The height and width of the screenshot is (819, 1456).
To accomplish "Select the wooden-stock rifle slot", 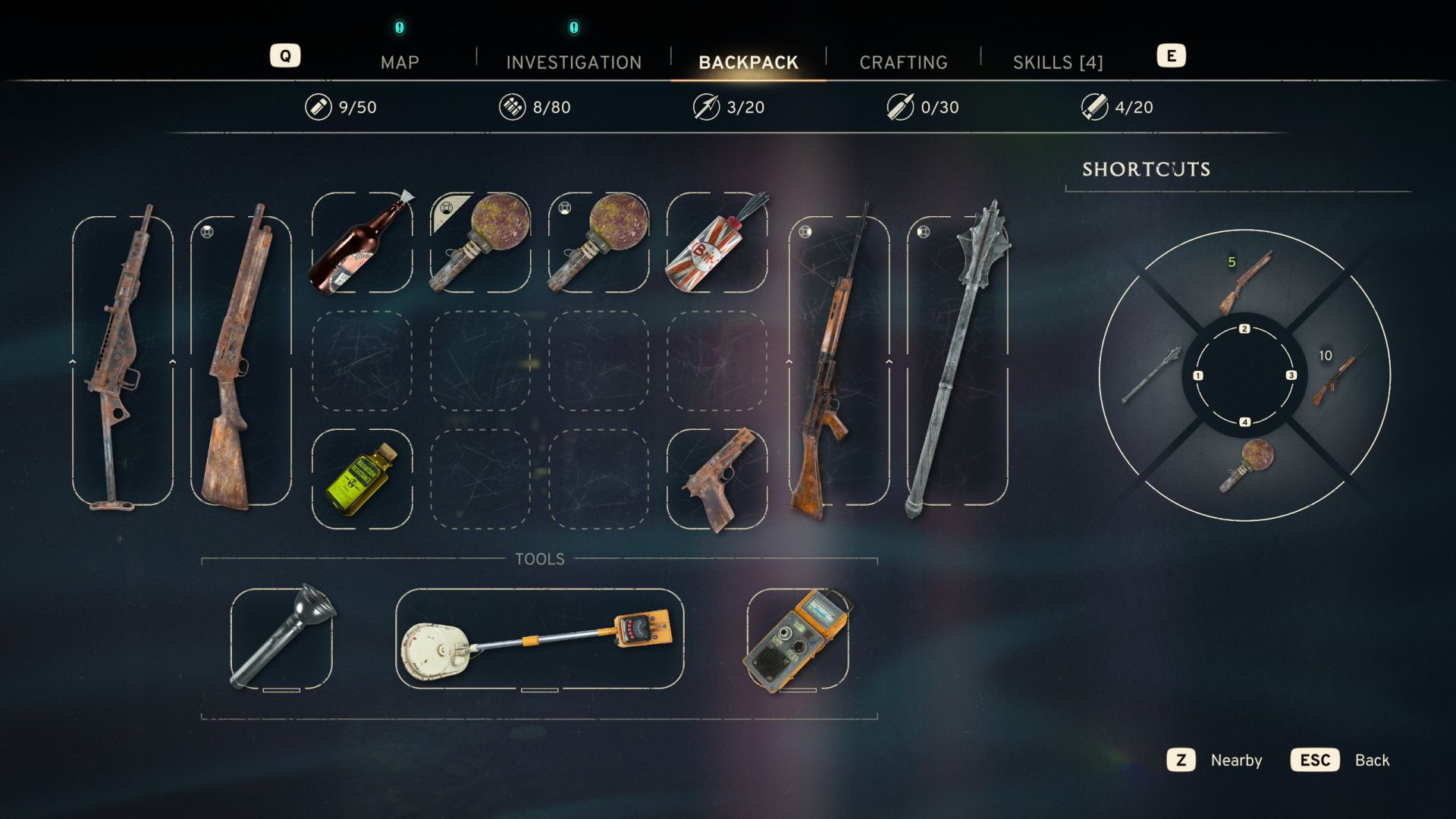I will 839,360.
